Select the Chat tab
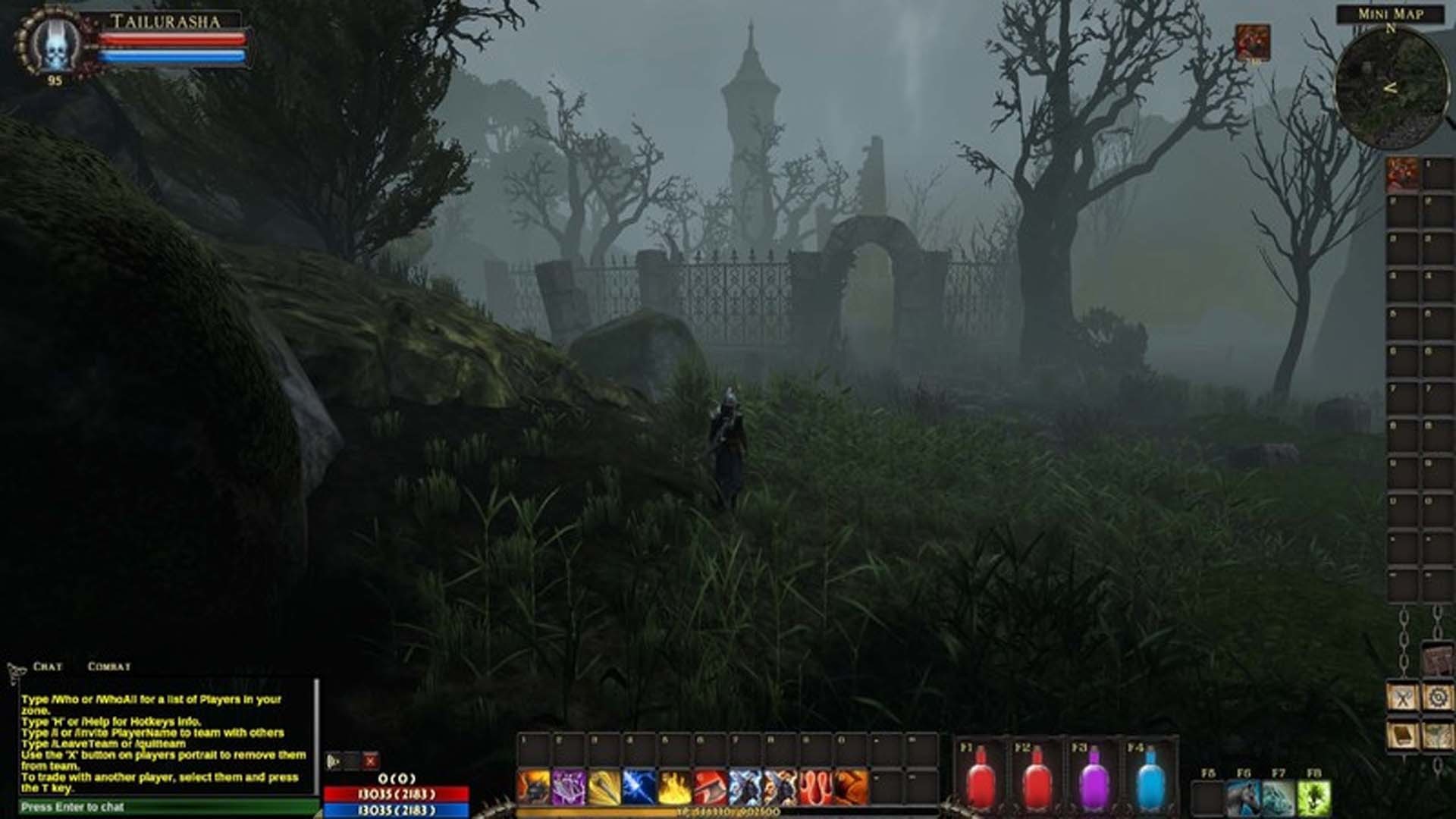The image size is (1456, 819). click(49, 666)
